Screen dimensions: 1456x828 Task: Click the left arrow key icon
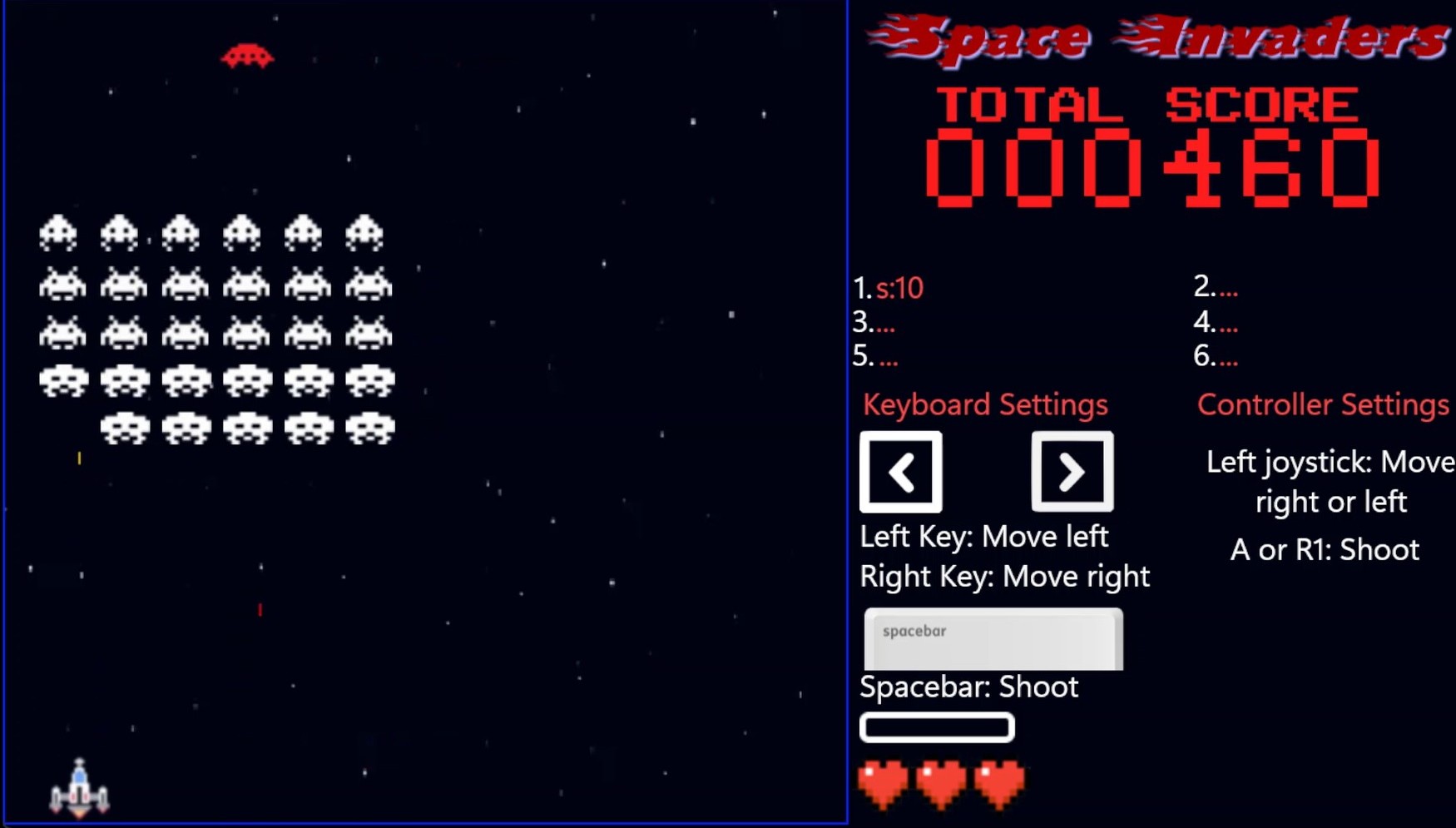[900, 471]
